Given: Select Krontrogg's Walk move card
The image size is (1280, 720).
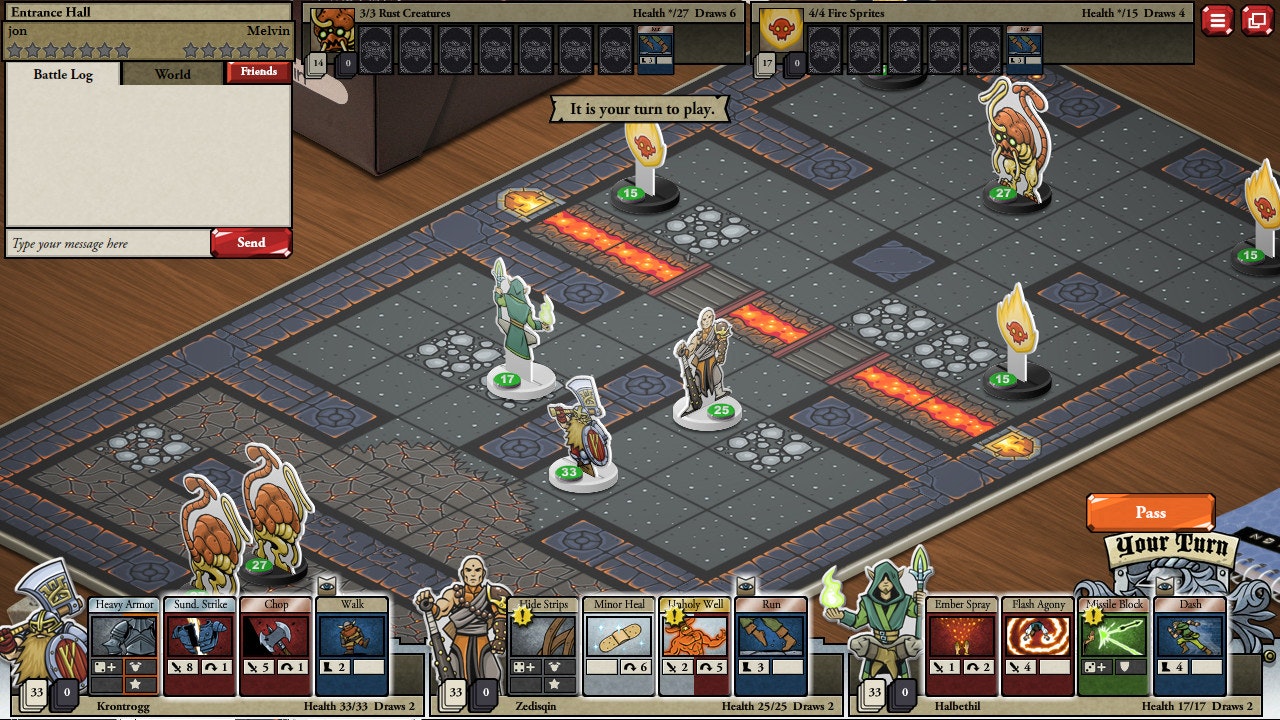Looking at the screenshot, I should (352, 645).
